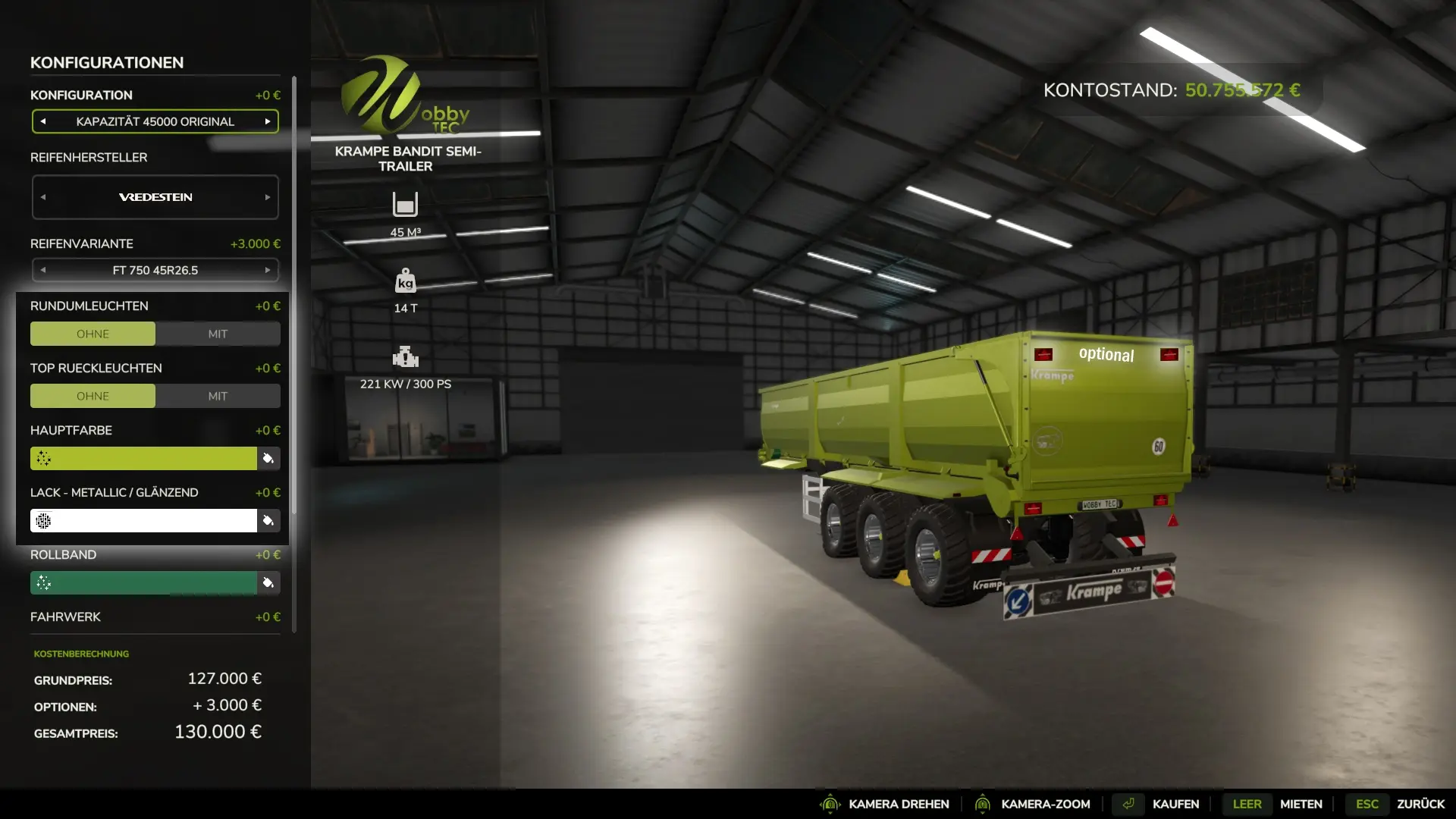
Task: Select previous Konfiguration capacity option
Action: (43, 121)
